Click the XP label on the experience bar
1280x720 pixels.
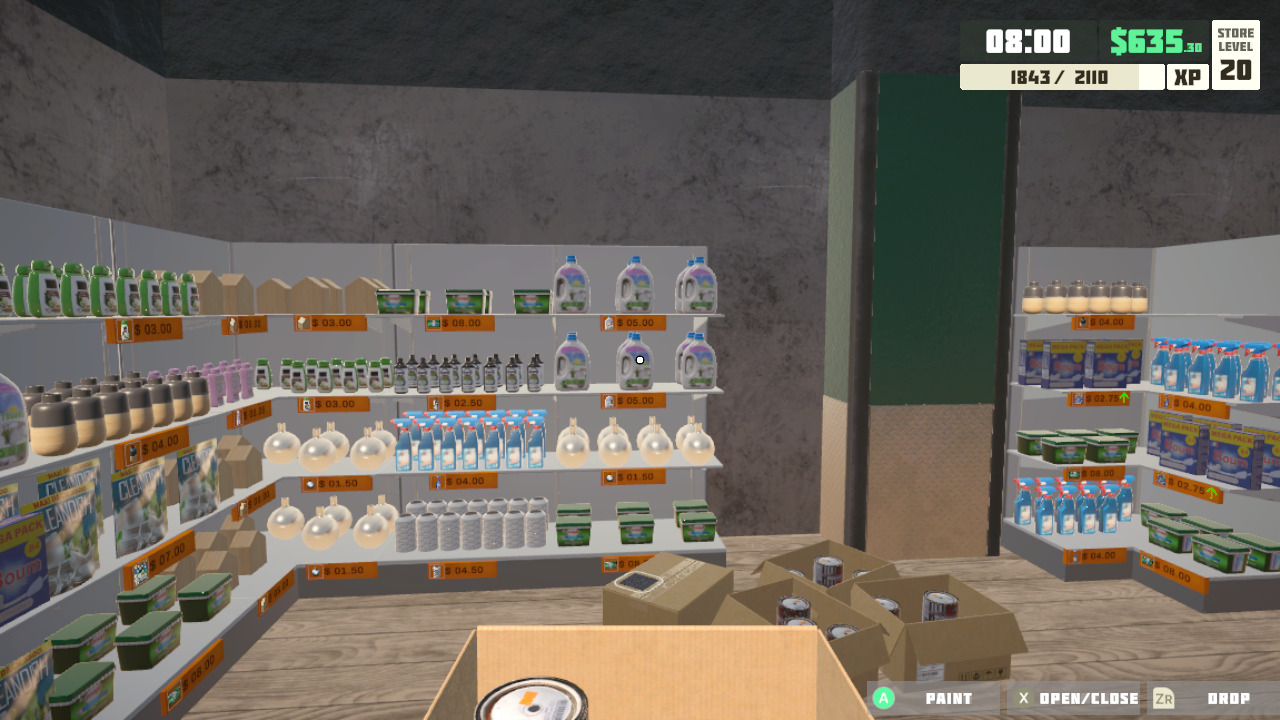[1188, 76]
